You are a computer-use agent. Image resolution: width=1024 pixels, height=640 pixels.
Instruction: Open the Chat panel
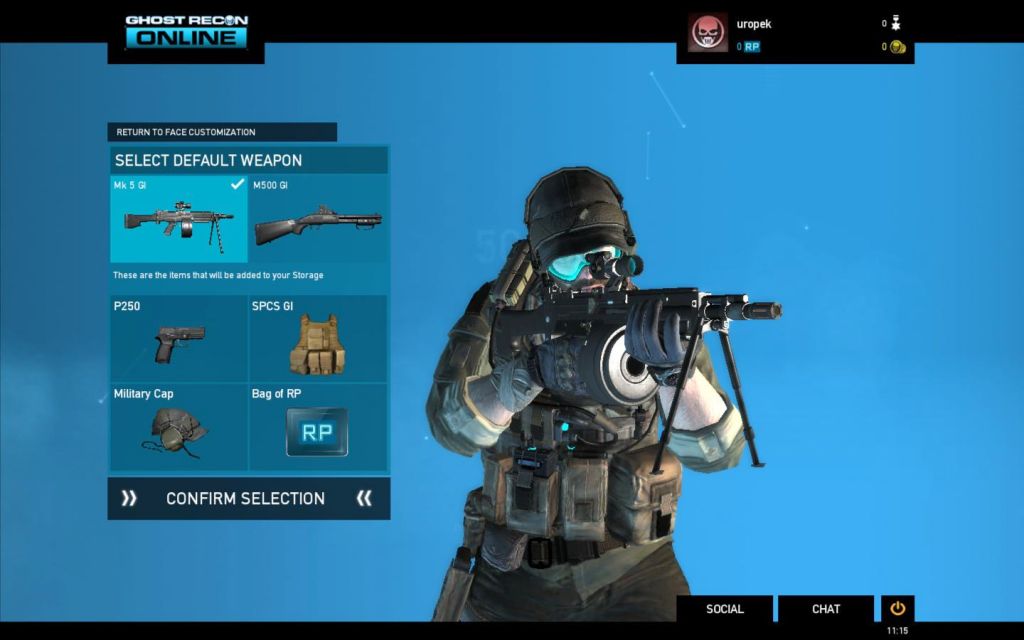point(826,609)
